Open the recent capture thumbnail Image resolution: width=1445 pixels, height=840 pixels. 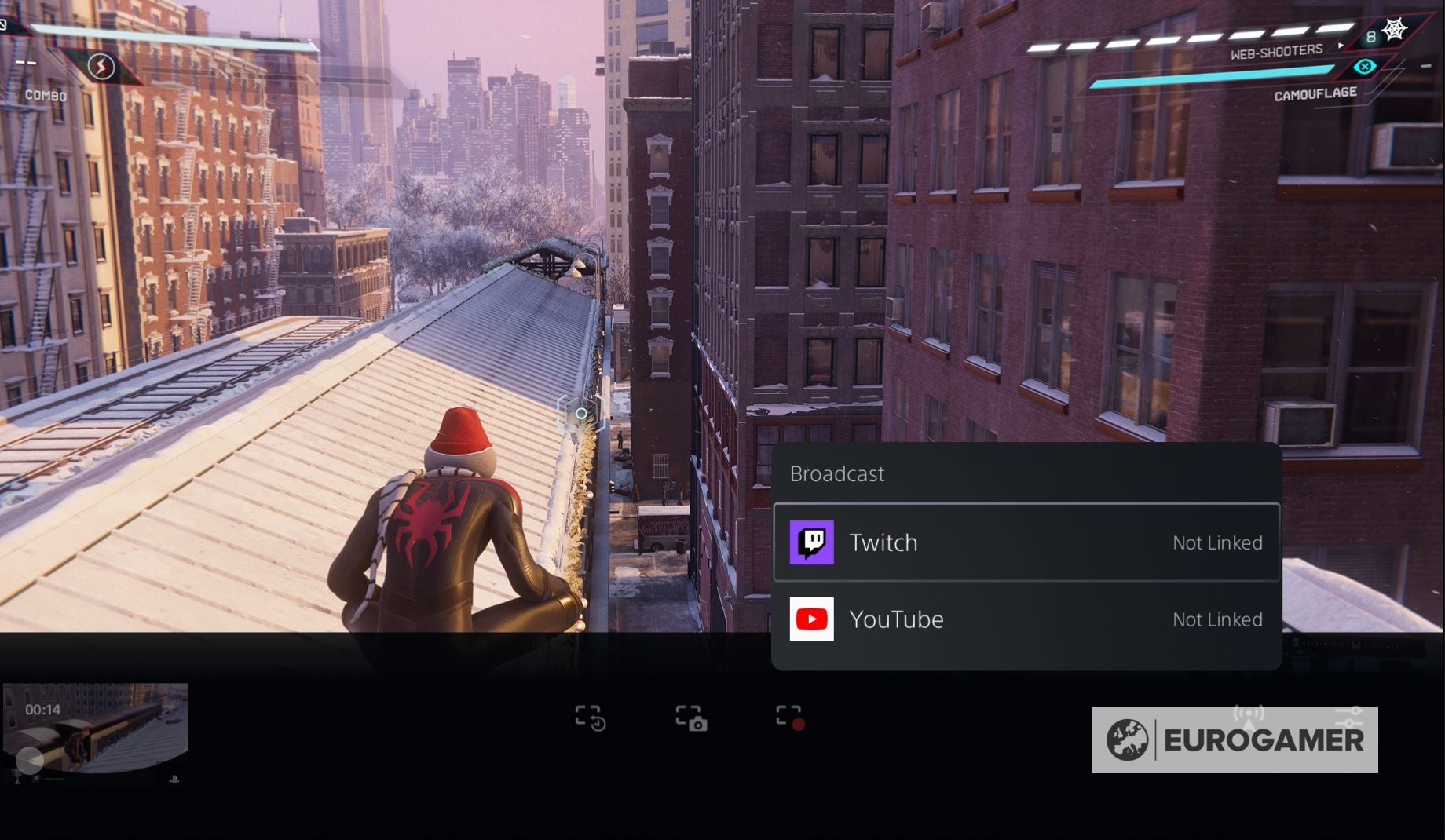[96, 730]
